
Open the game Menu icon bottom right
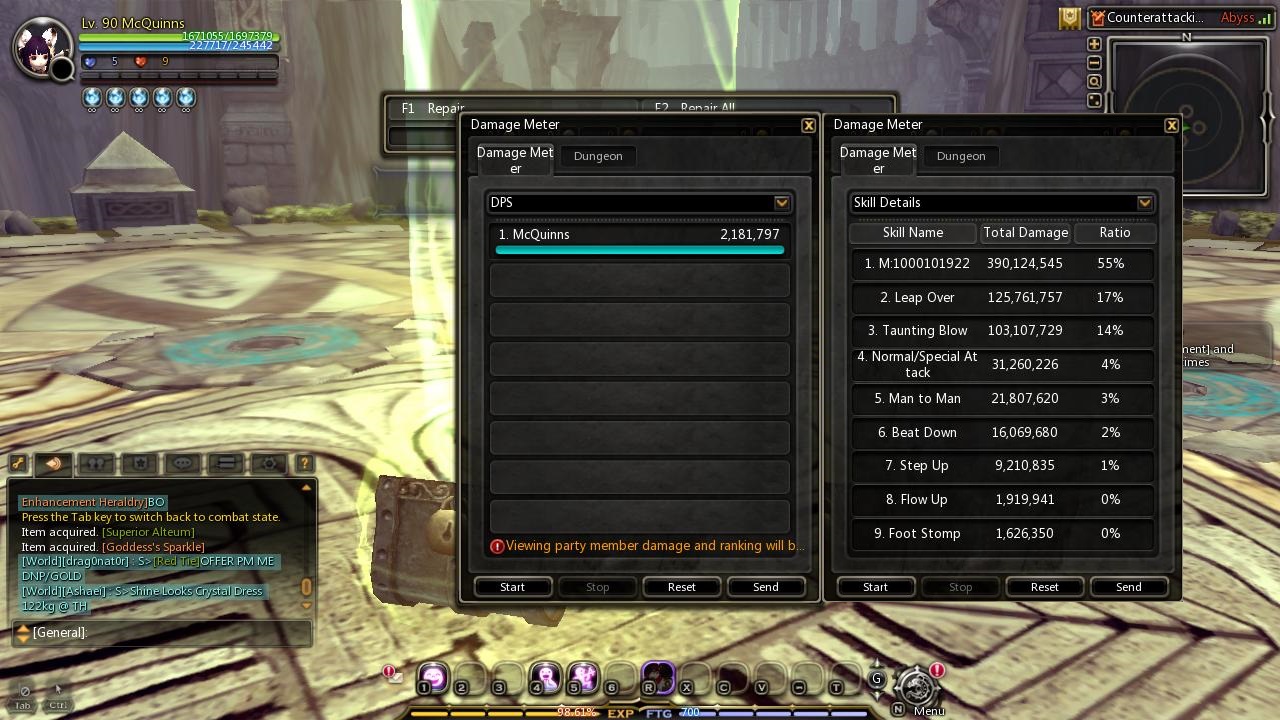click(x=915, y=690)
